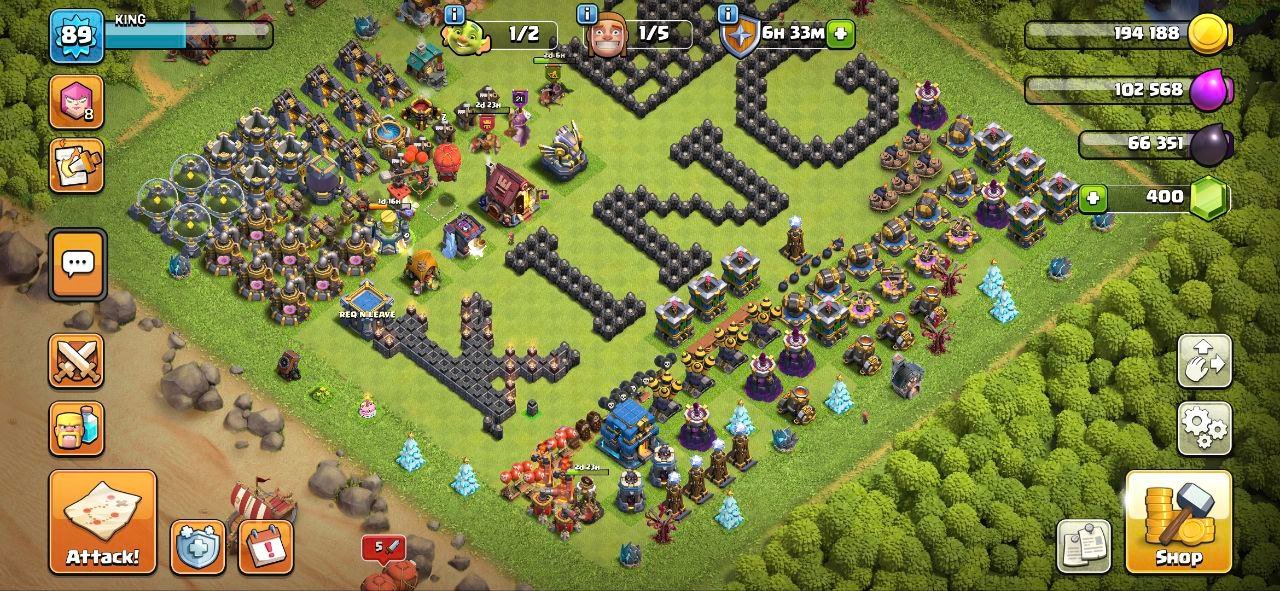The image size is (1280, 591).
Task: Tap the Attack! map button
Action: 103,521
